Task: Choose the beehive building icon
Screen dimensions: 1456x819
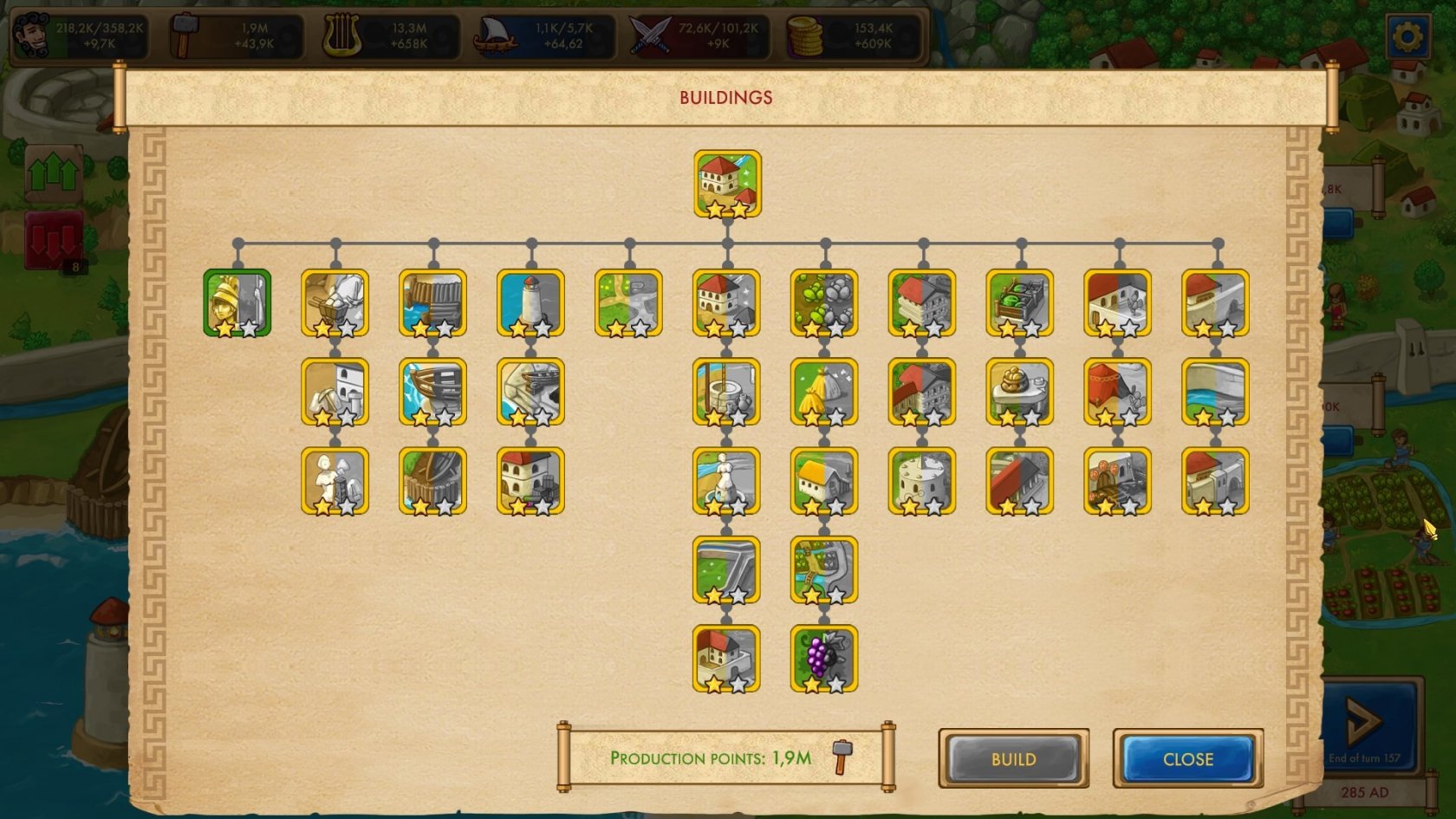Action: point(1019,392)
